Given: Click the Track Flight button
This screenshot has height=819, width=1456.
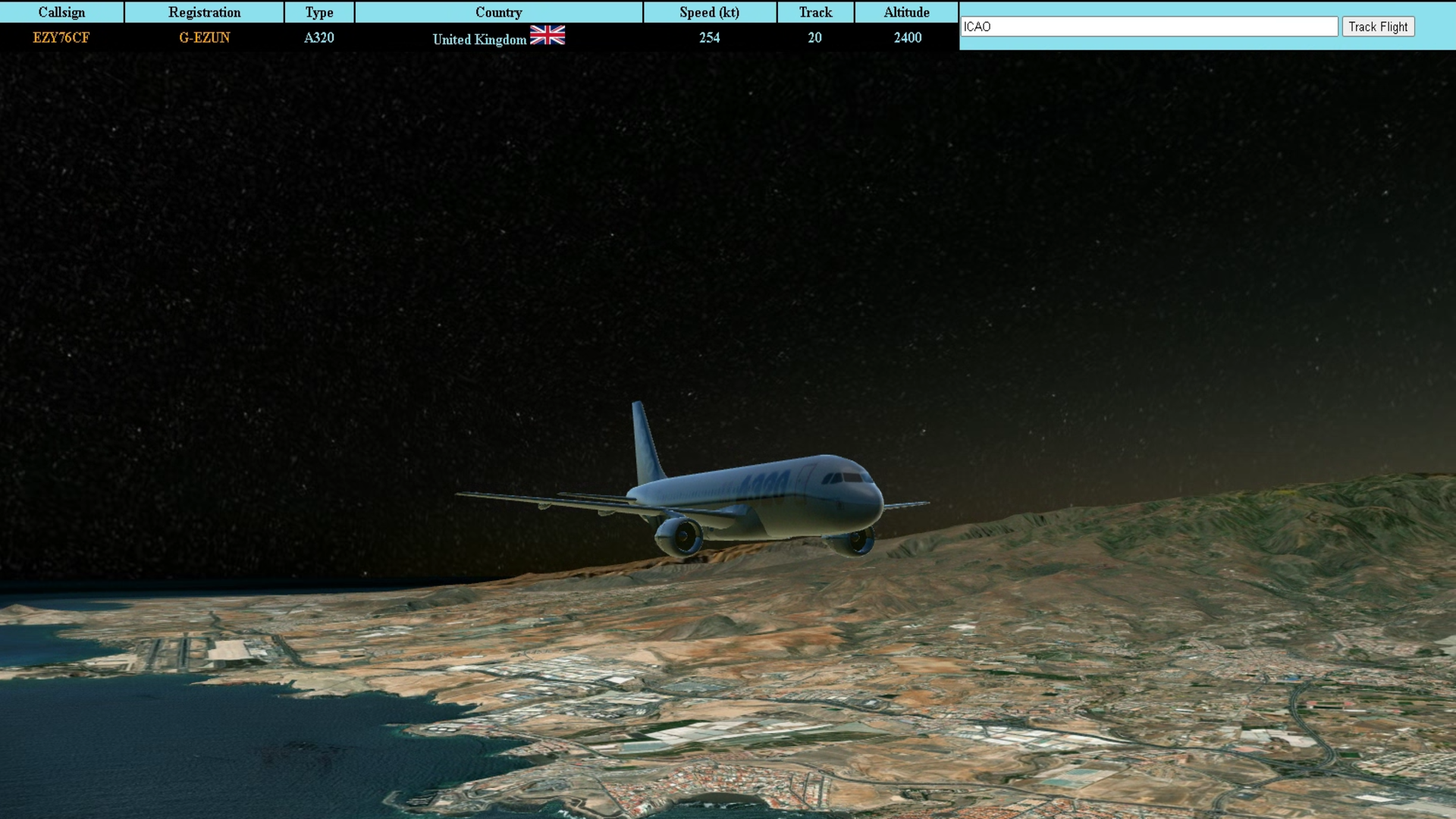Looking at the screenshot, I should pyautogui.click(x=1377, y=27).
